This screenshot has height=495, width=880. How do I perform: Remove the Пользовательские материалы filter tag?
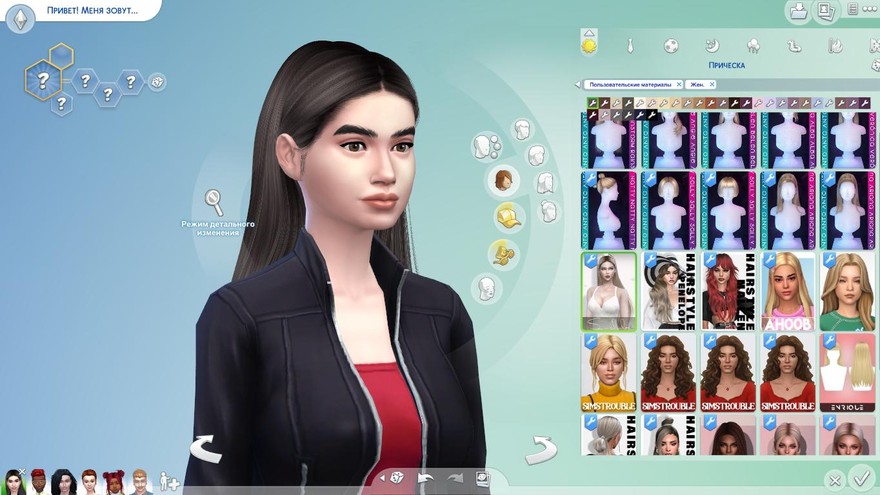(679, 85)
